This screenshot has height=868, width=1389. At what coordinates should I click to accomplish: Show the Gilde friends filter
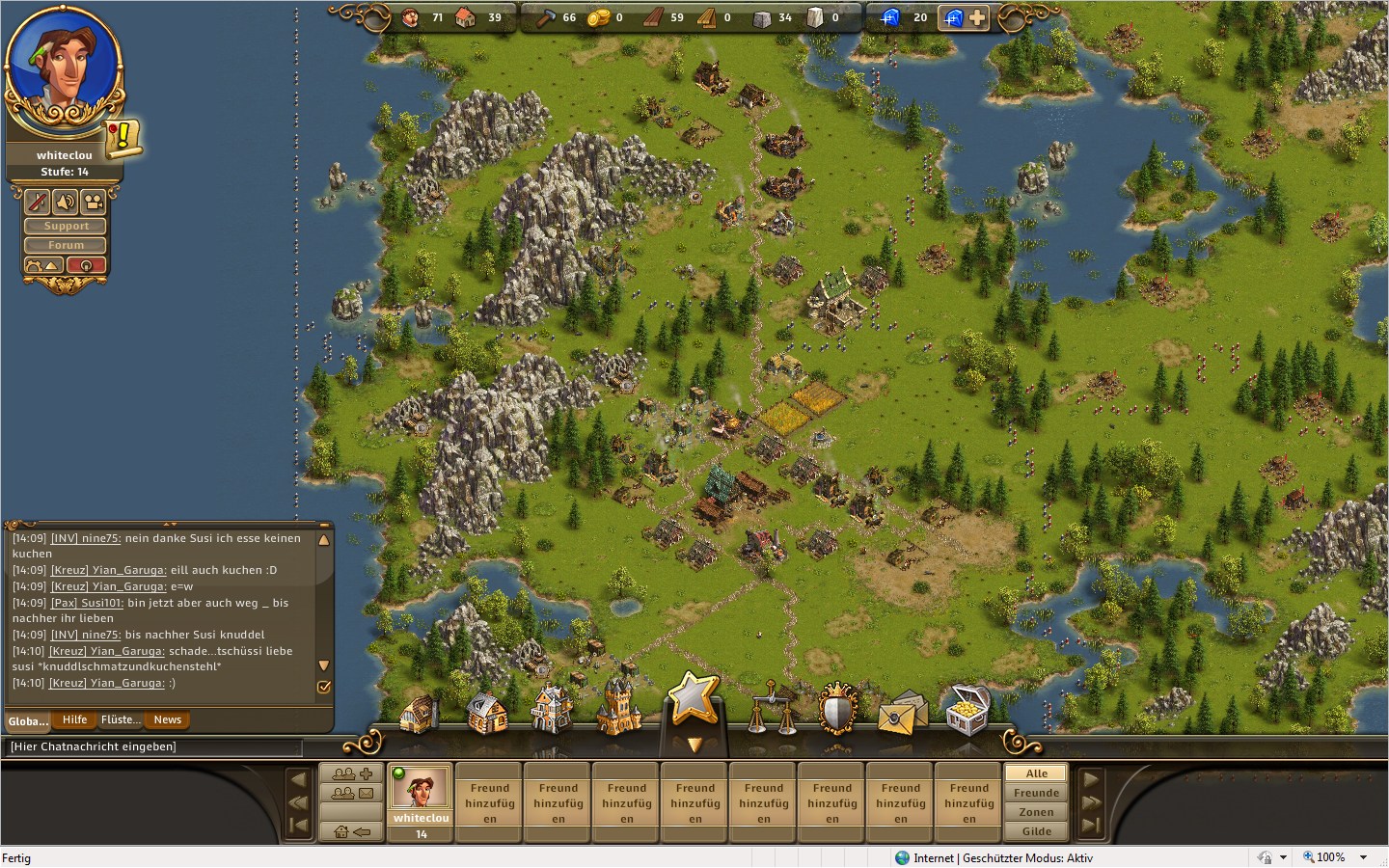[1036, 831]
